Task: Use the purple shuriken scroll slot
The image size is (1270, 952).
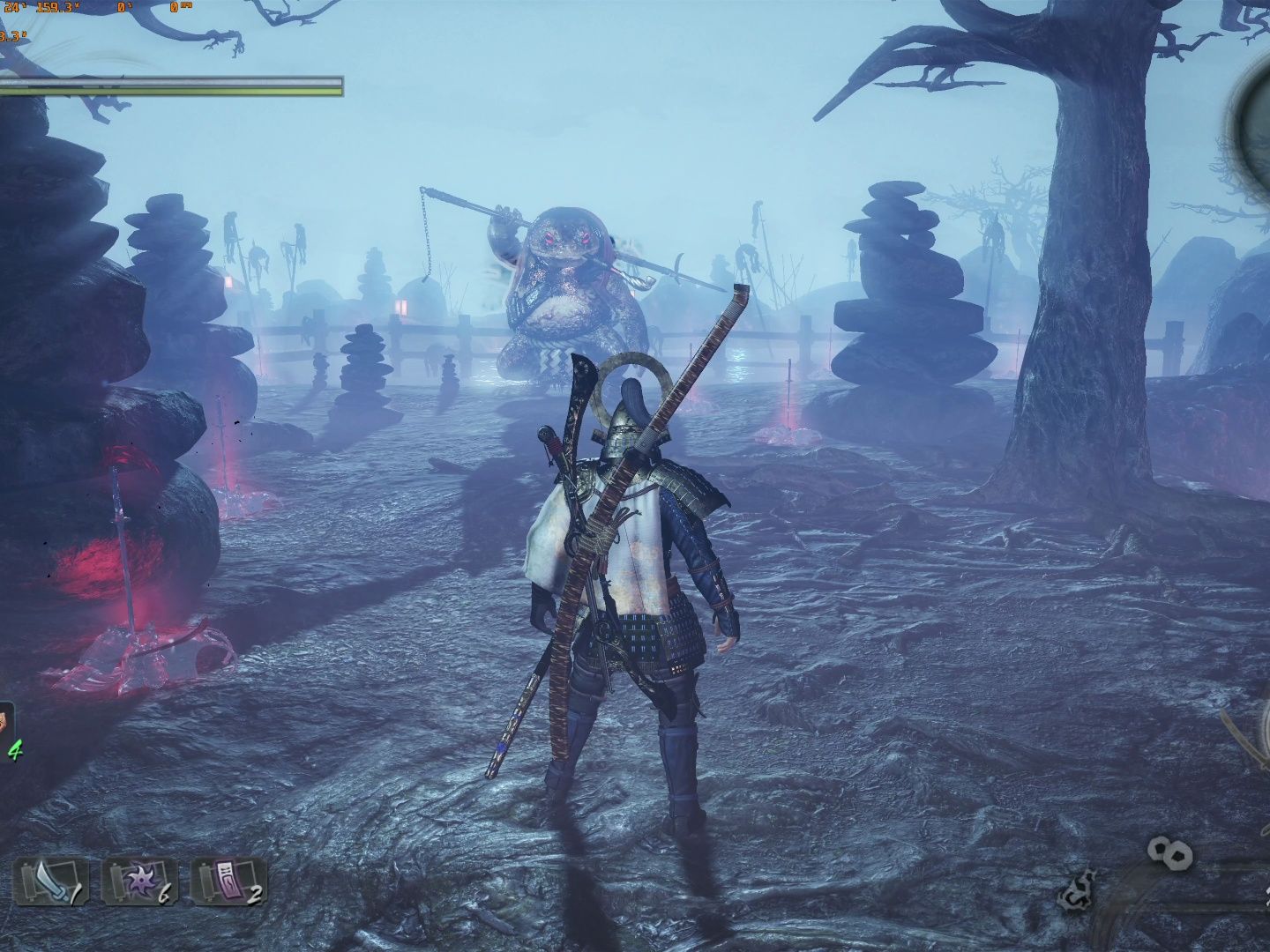Action: (x=139, y=882)
